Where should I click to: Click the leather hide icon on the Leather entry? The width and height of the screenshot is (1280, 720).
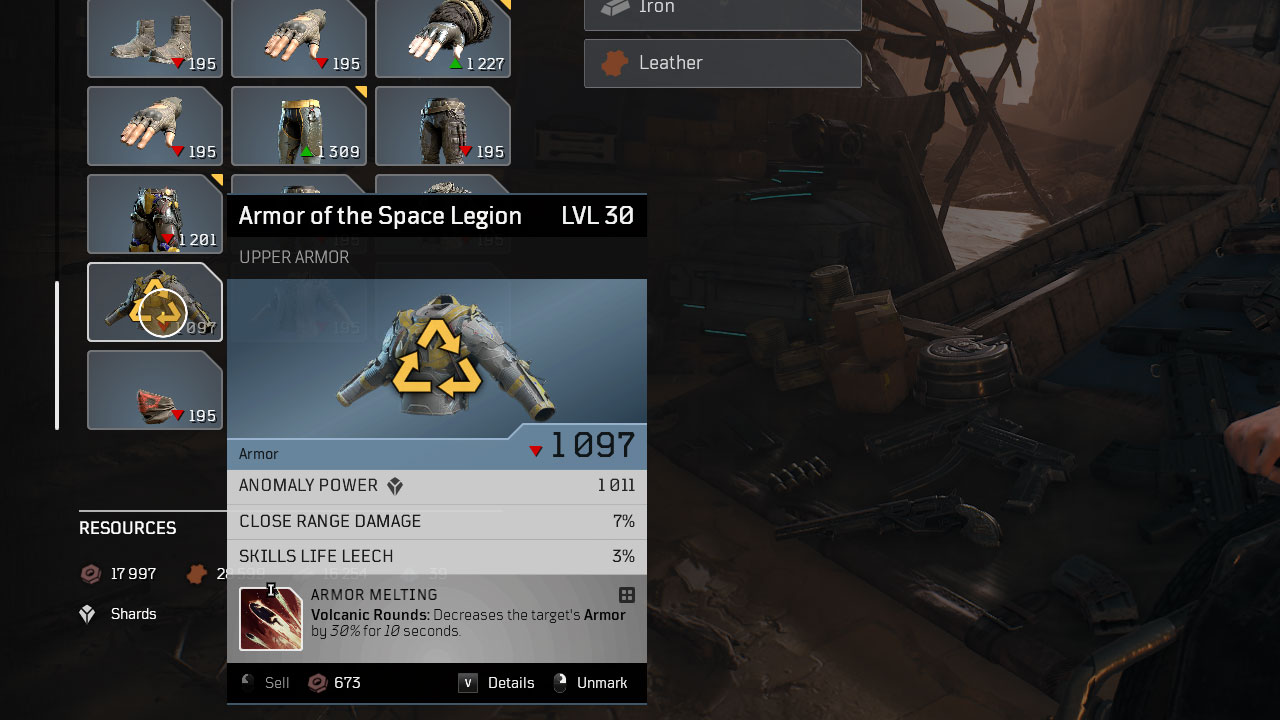tap(614, 63)
